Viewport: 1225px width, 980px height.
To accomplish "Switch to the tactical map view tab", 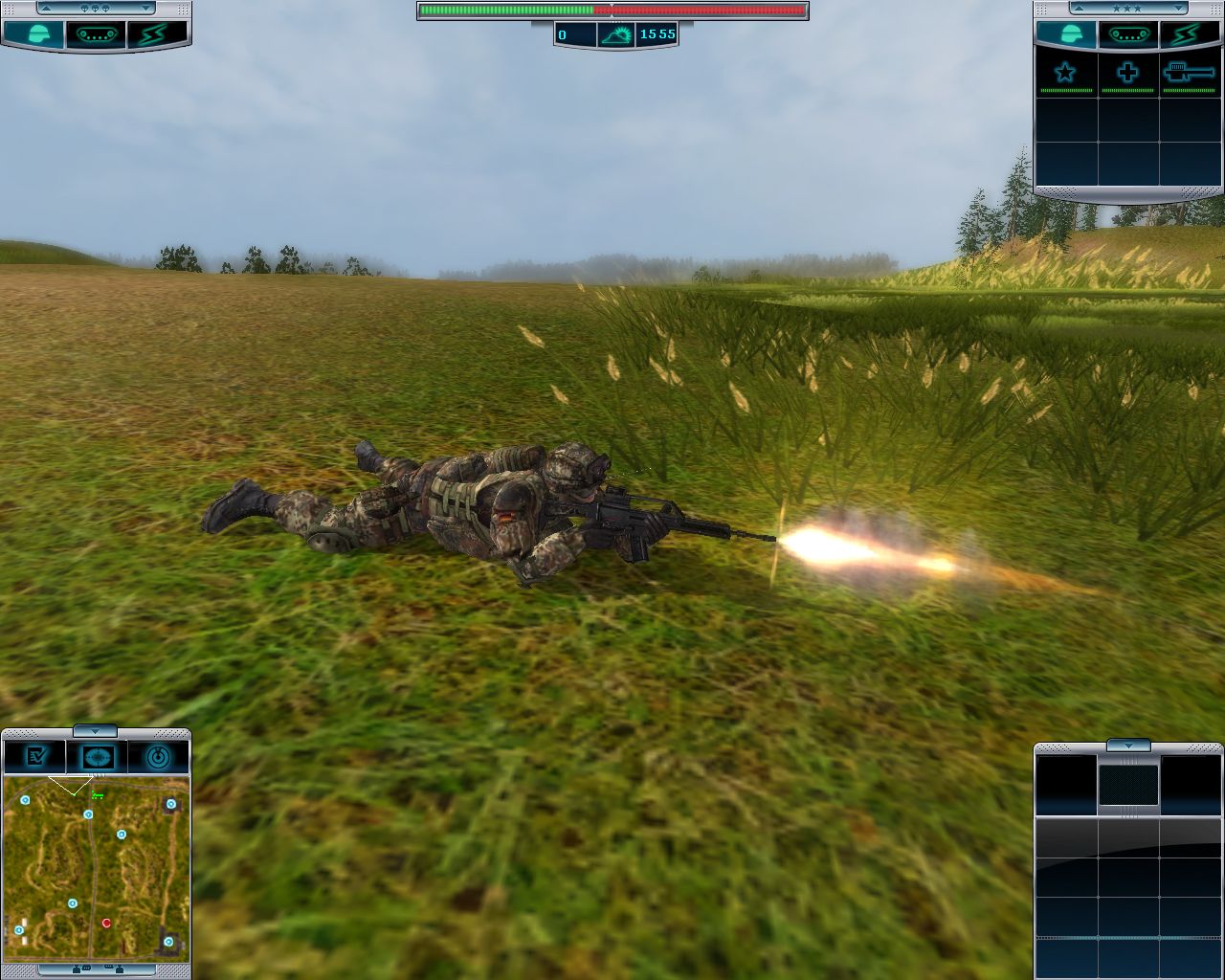I will 97,756.
